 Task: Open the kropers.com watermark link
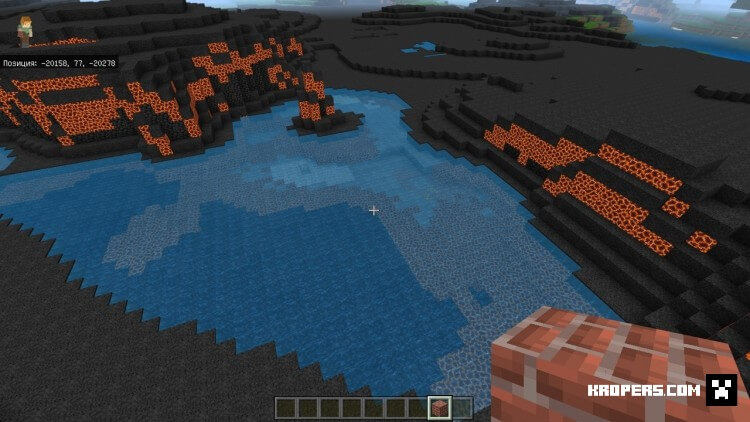pos(658,390)
